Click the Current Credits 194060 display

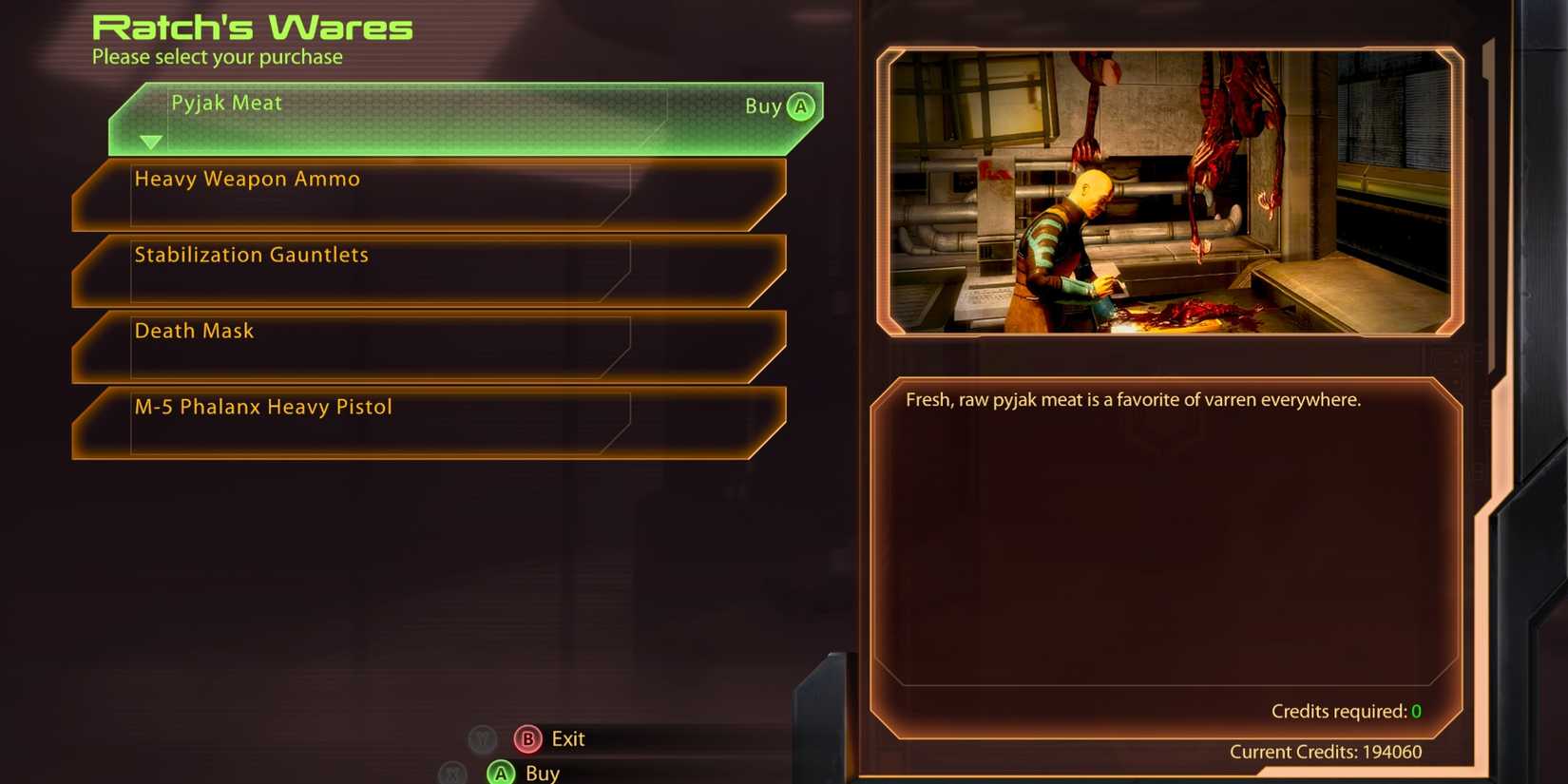[1327, 752]
